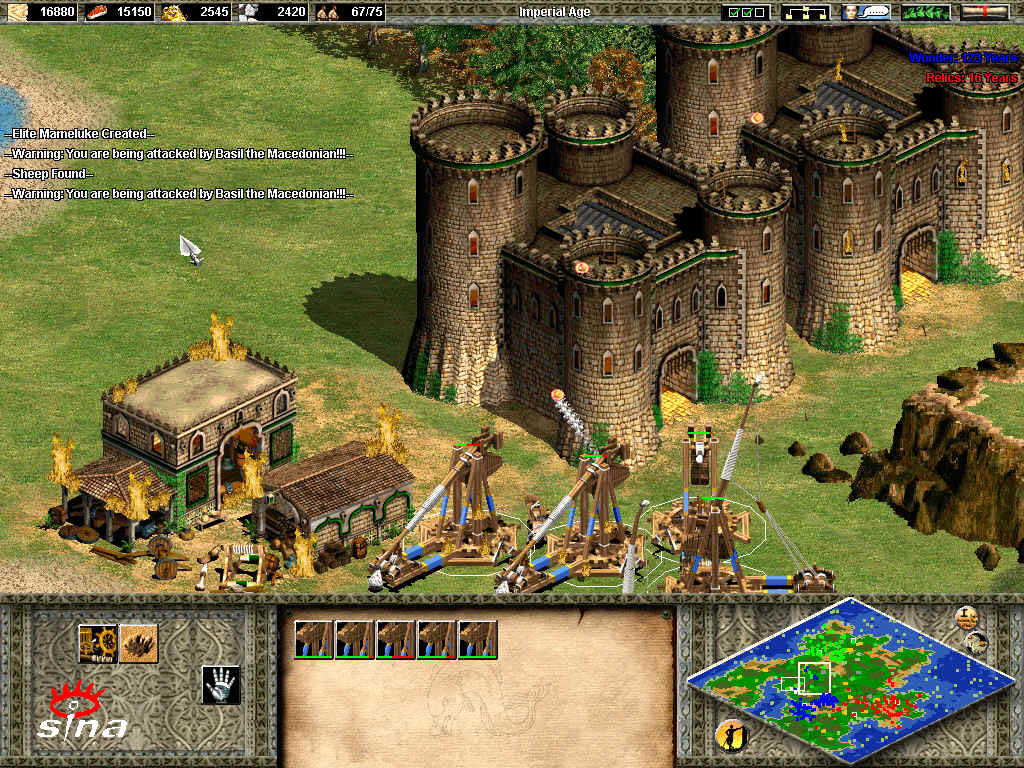Click the pale round button right of the minimap
The height and width of the screenshot is (768, 1024).
point(977,643)
